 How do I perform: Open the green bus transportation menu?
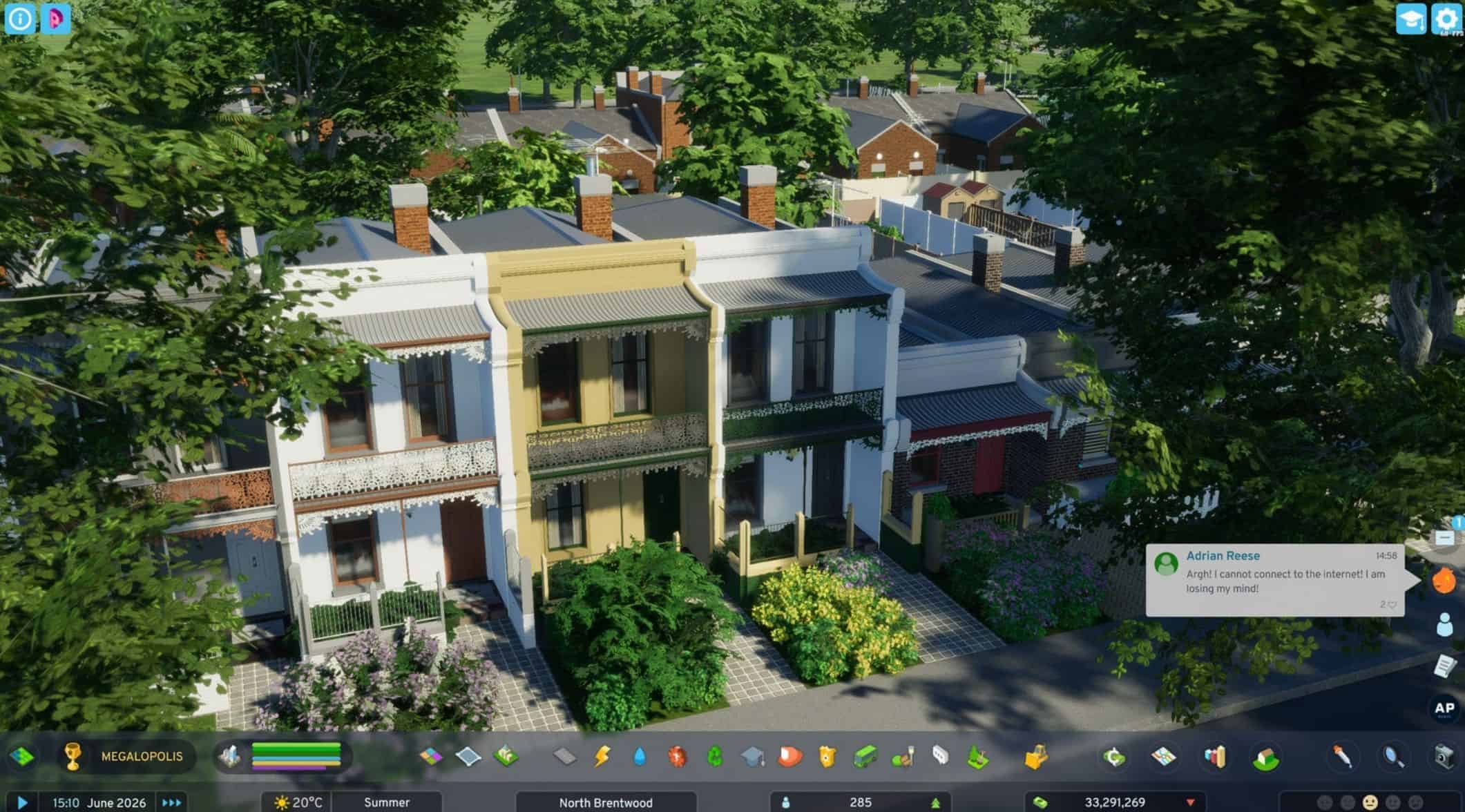pos(865,756)
